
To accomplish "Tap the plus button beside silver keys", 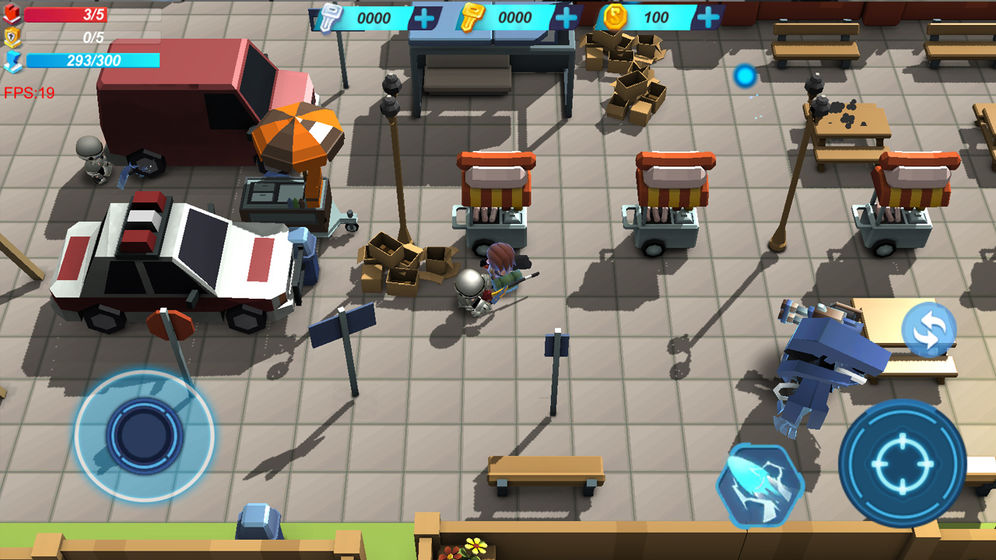I will tap(425, 18).
